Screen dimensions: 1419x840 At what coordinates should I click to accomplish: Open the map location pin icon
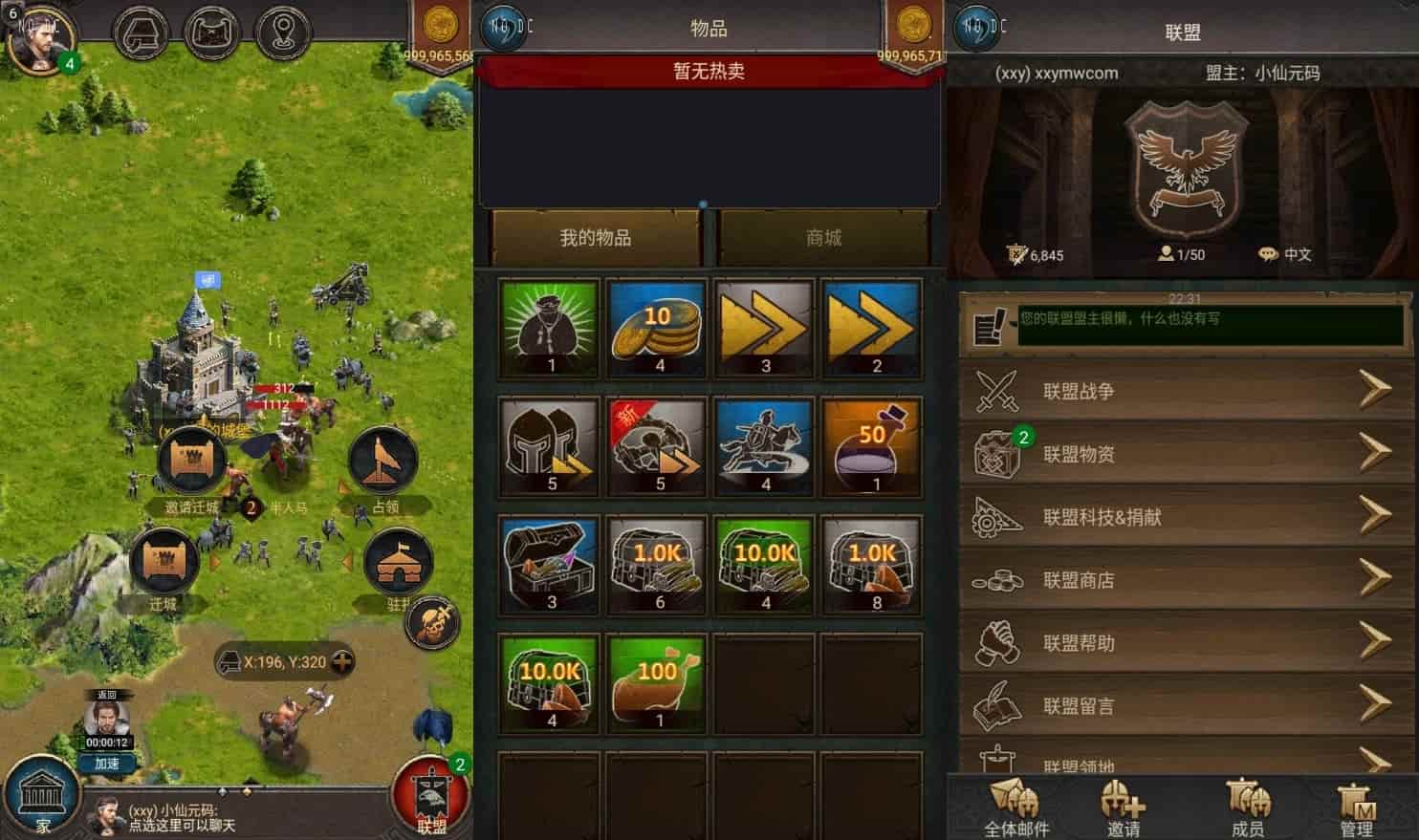click(283, 32)
